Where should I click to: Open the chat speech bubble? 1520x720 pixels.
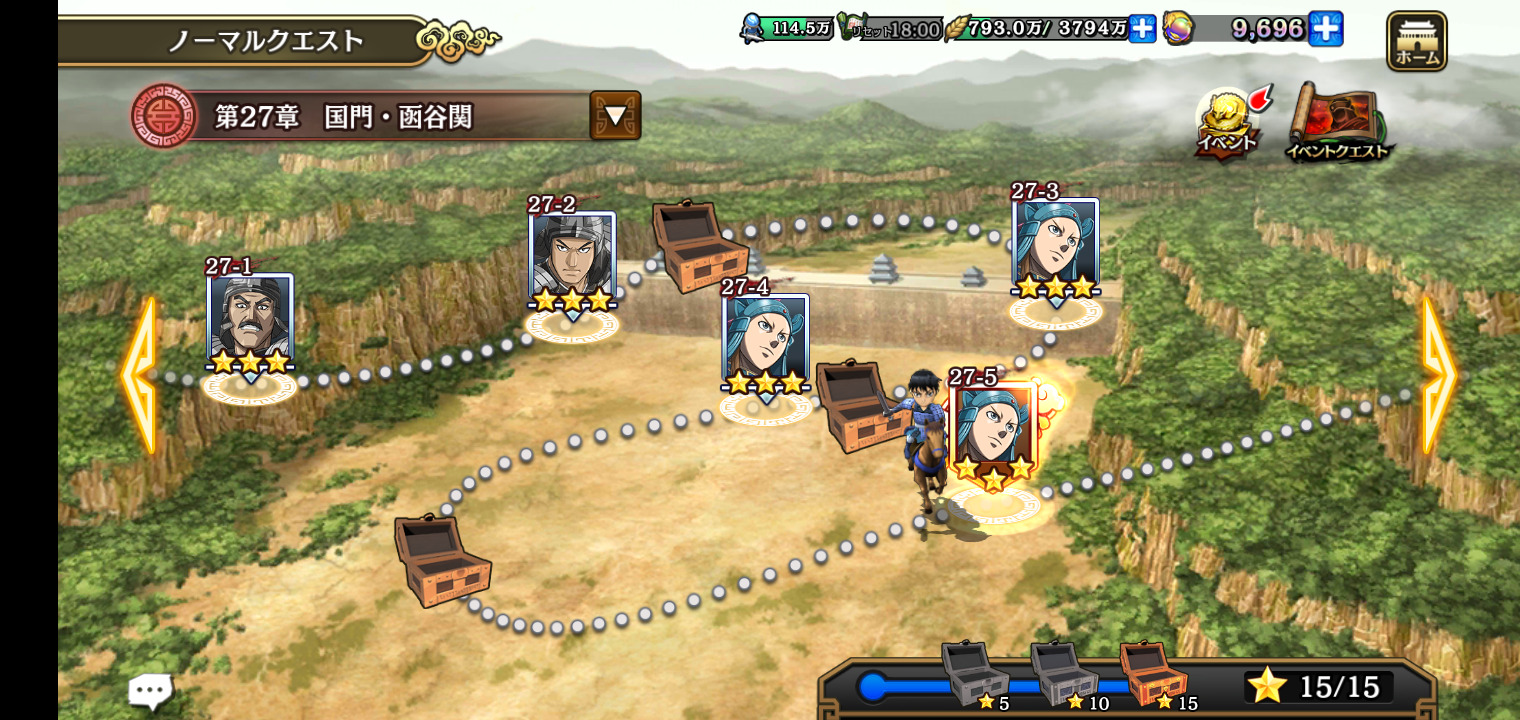(150, 689)
